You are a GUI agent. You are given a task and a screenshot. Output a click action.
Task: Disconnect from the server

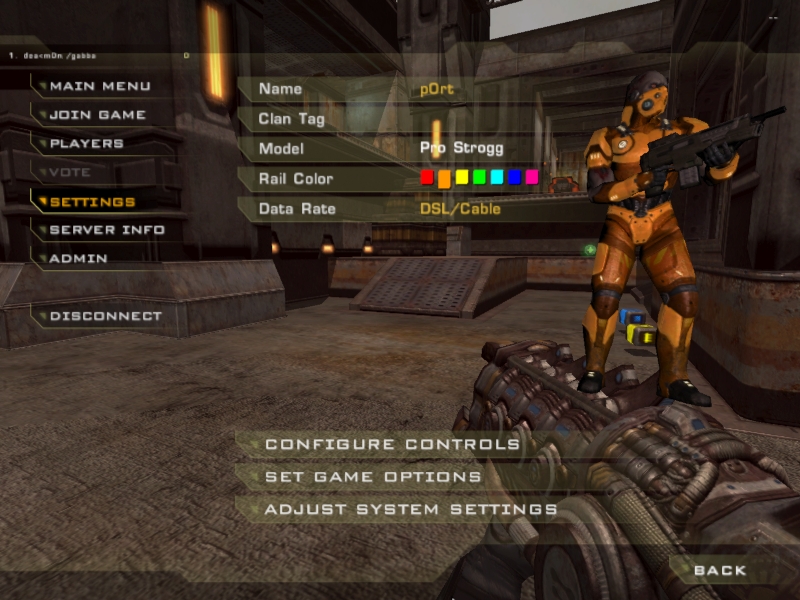[x=105, y=316]
